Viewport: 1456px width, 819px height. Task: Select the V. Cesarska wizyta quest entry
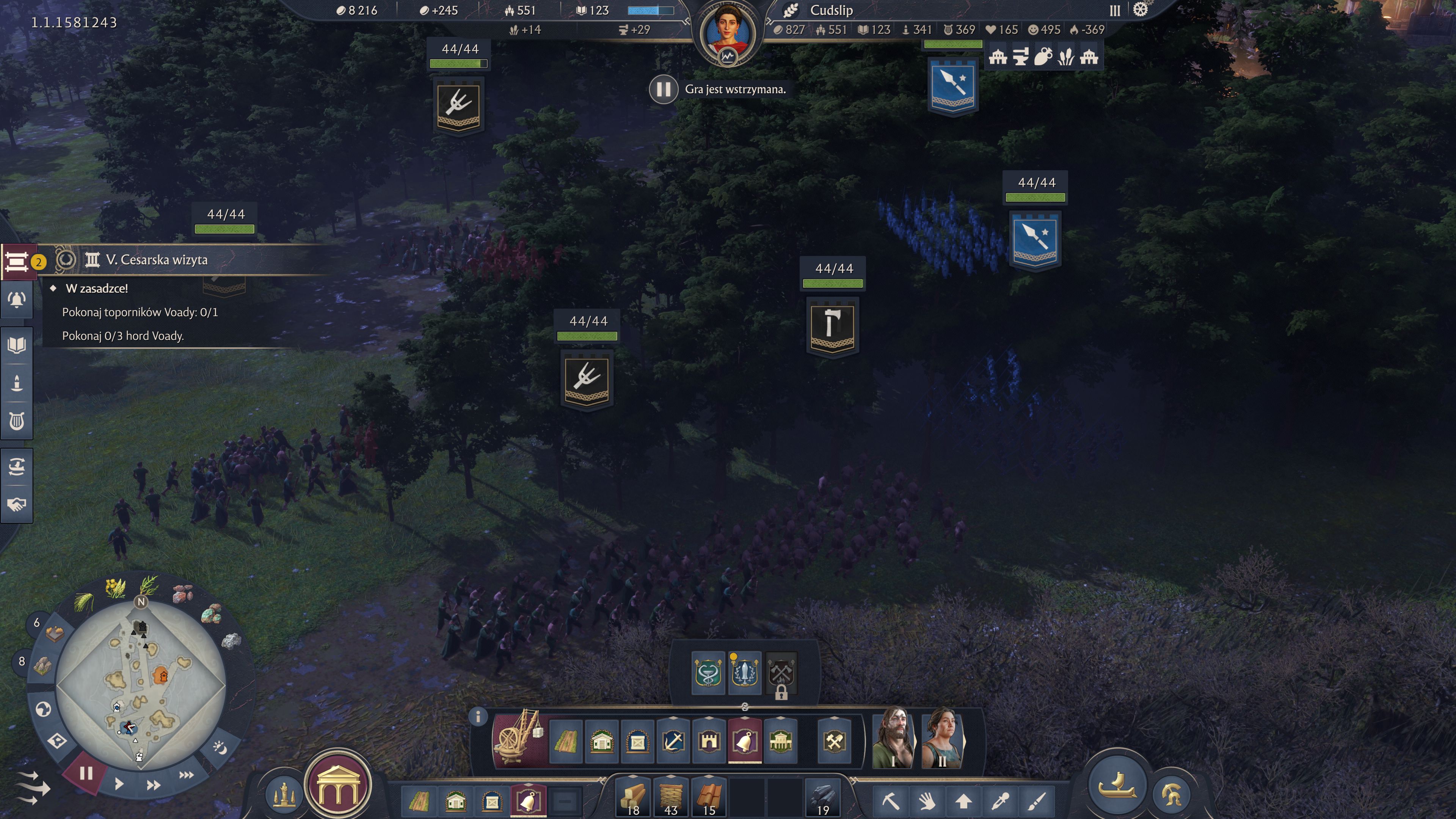(x=157, y=260)
